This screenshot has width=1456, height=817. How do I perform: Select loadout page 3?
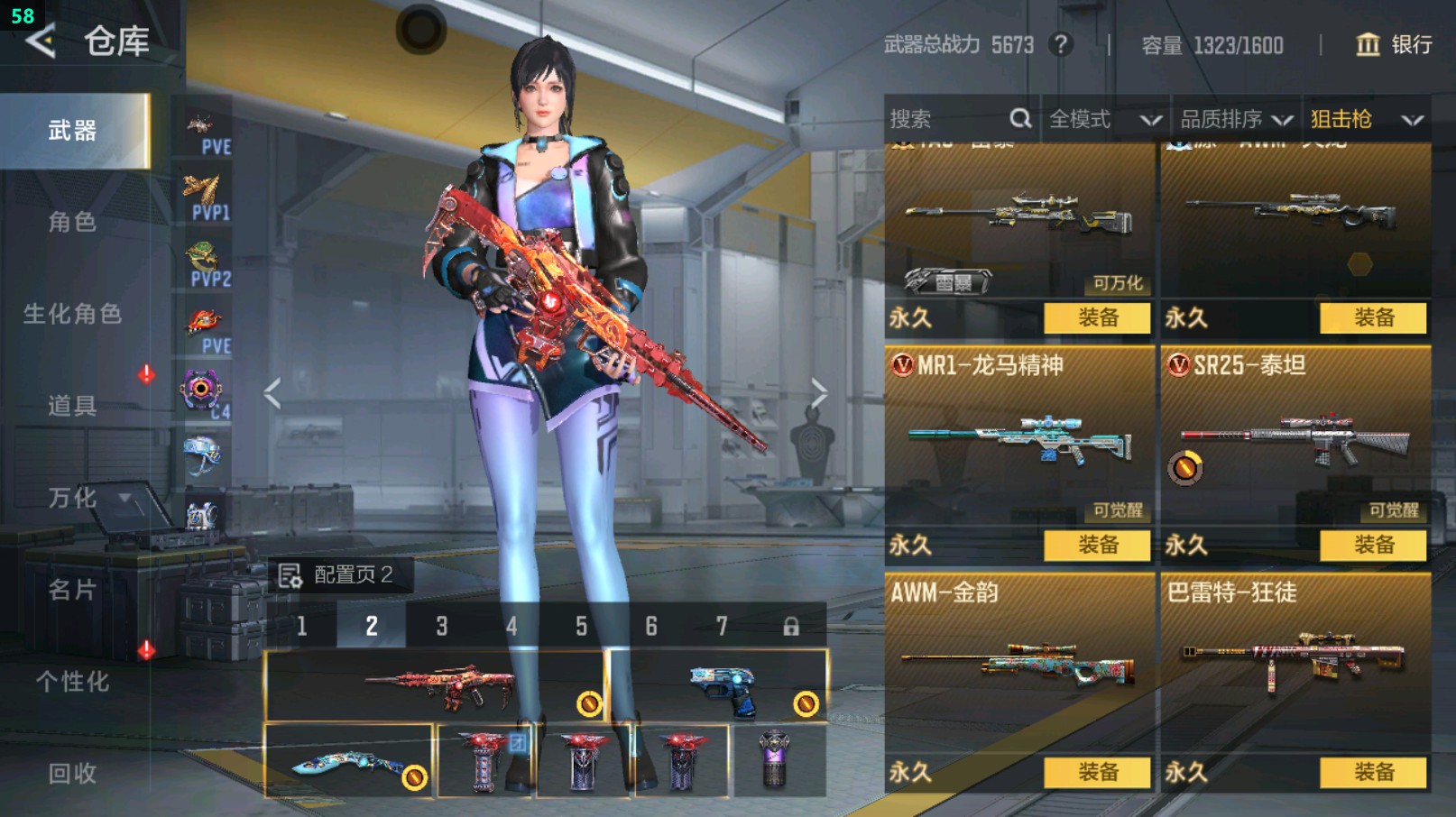(x=442, y=626)
